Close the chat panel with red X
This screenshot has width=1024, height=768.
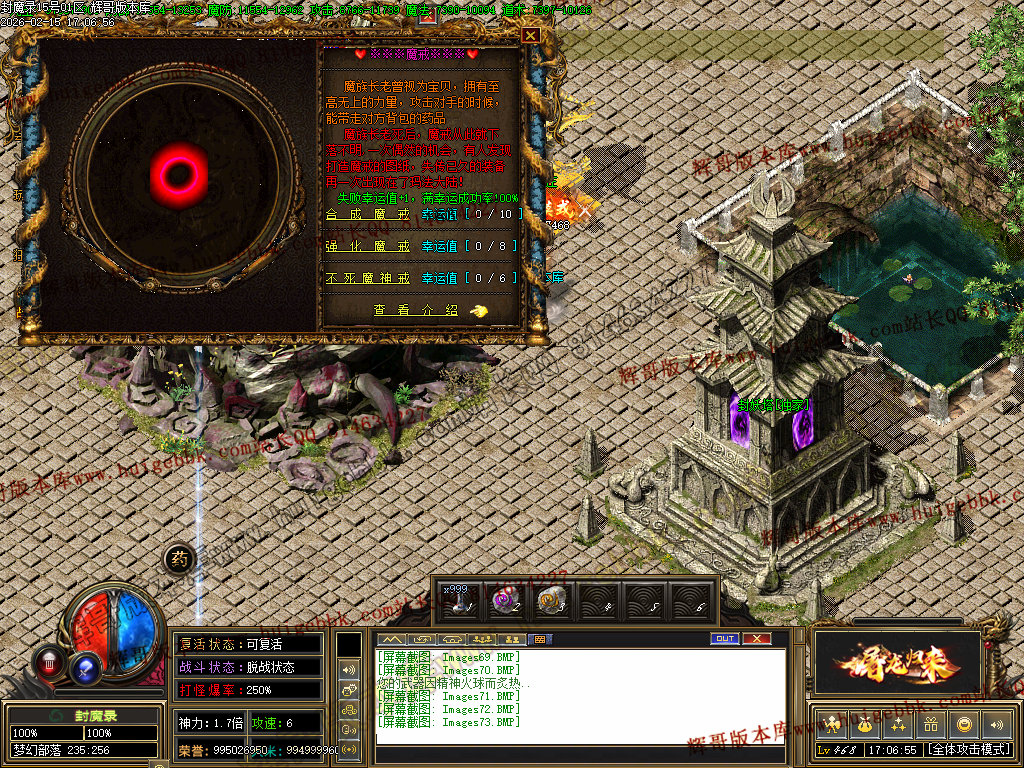757,638
